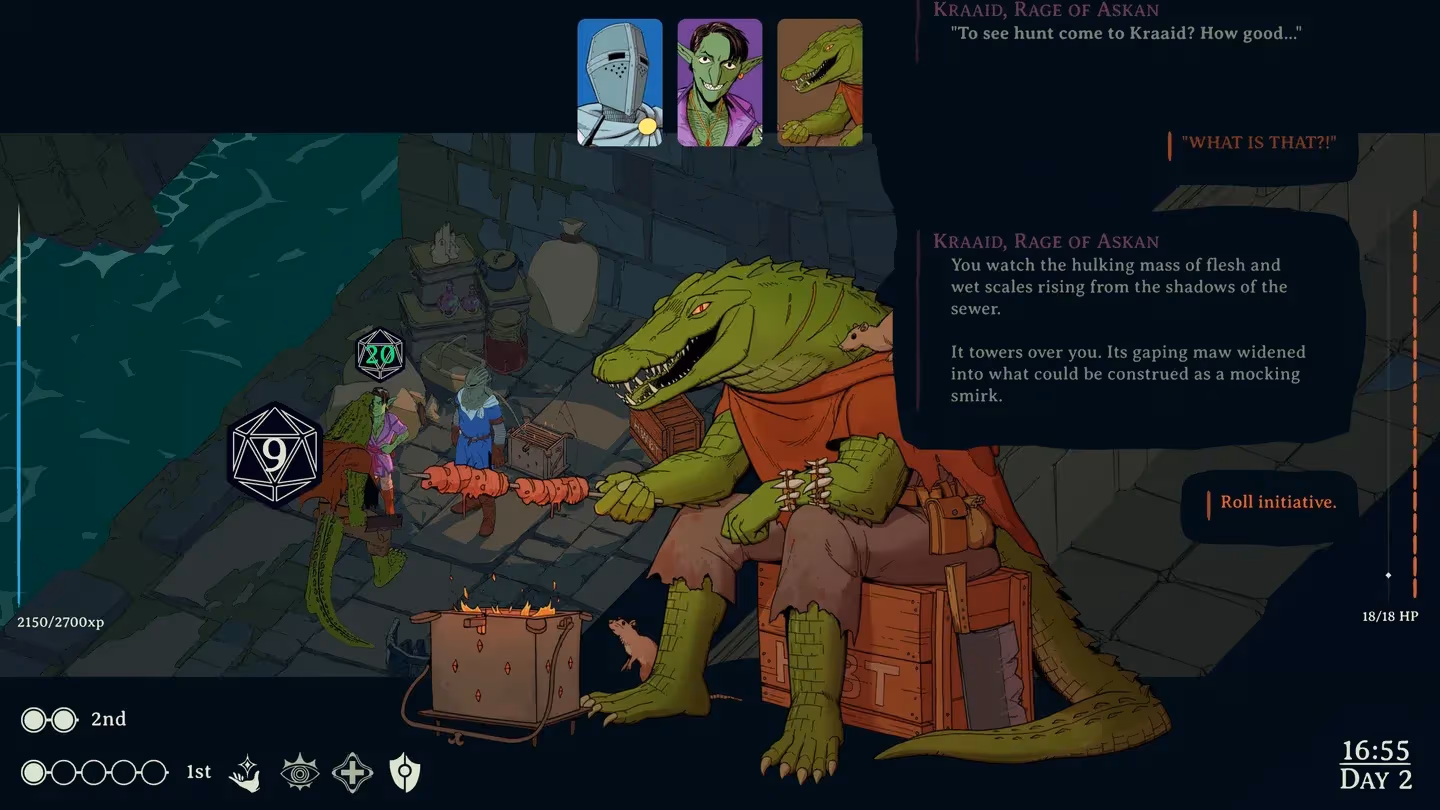Activate the hand with sparkle spell
1440x810 pixels.
[245, 773]
